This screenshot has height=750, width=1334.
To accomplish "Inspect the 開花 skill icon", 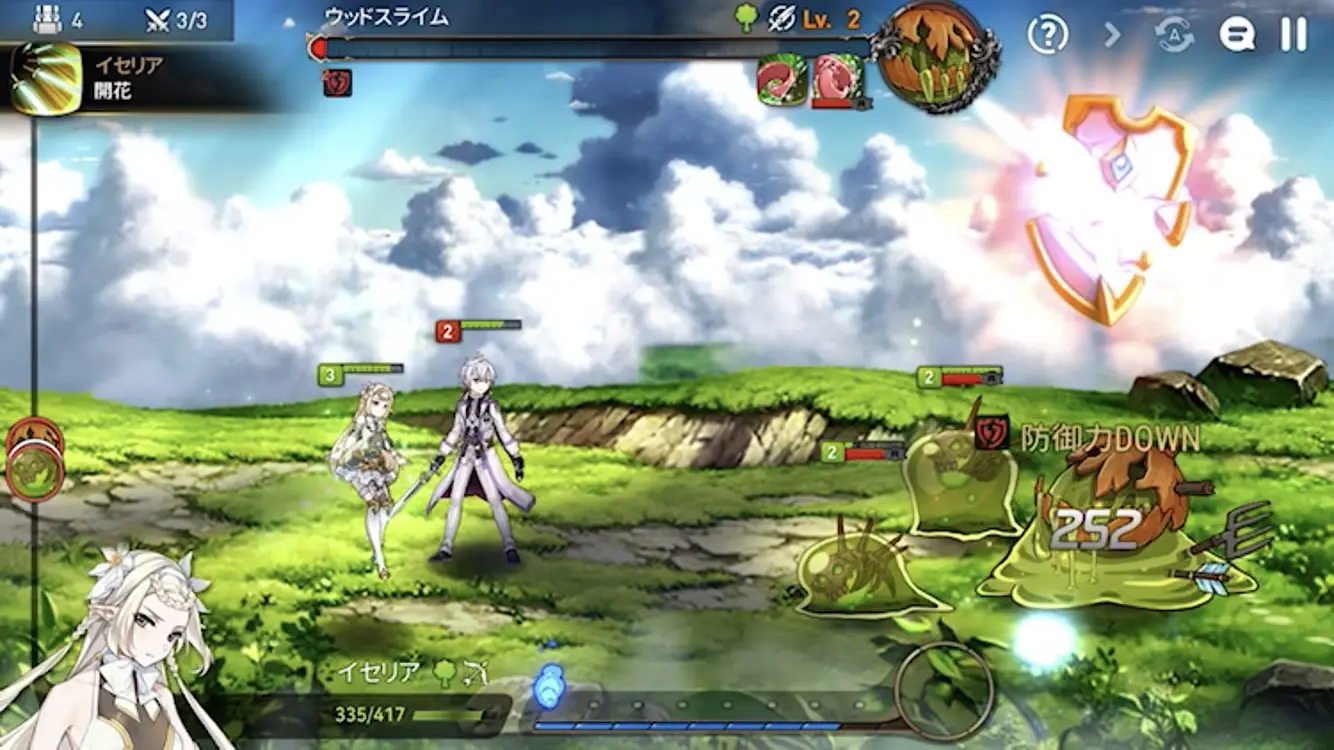I will [x=45, y=78].
